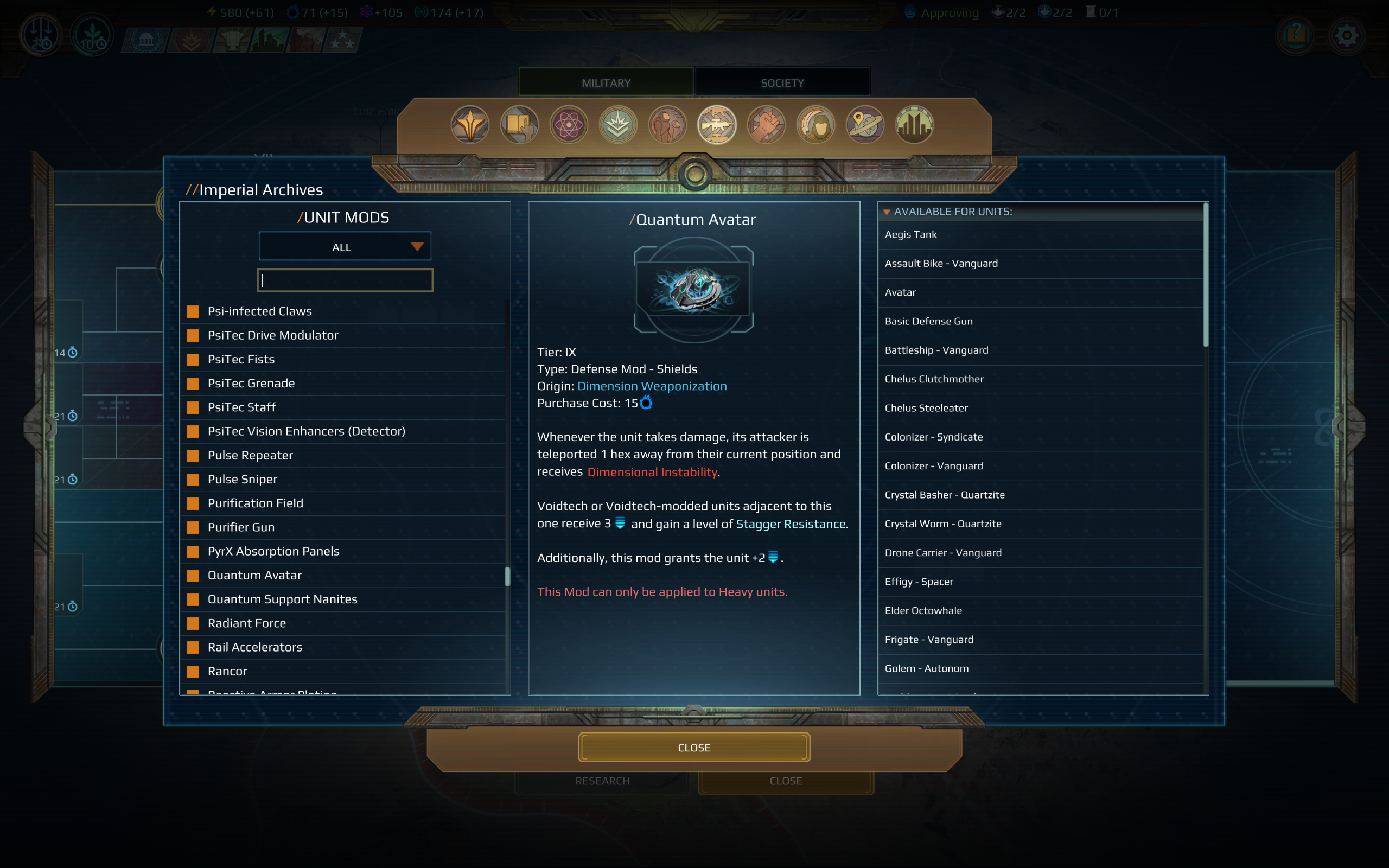This screenshot has width=1389, height=868.
Task: Open the atom research category icon
Action: pyautogui.click(x=569, y=125)
